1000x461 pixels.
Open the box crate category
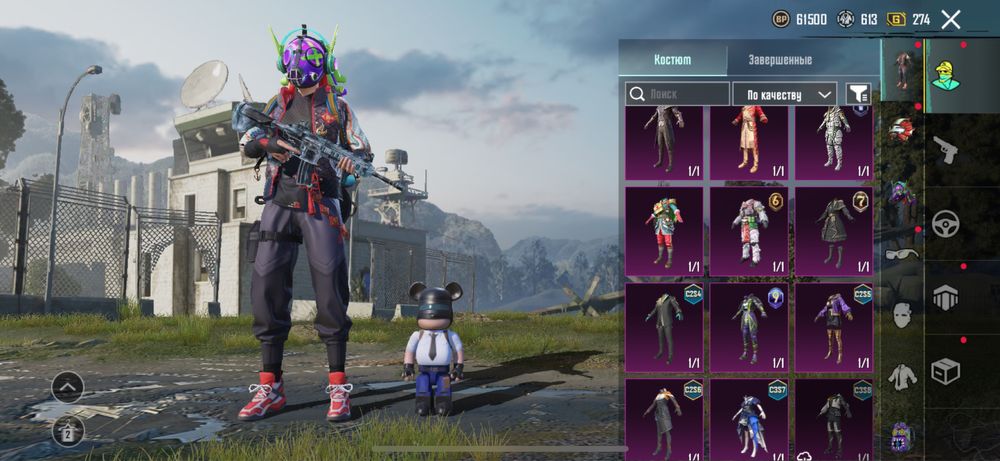click(x=945, y=371)
